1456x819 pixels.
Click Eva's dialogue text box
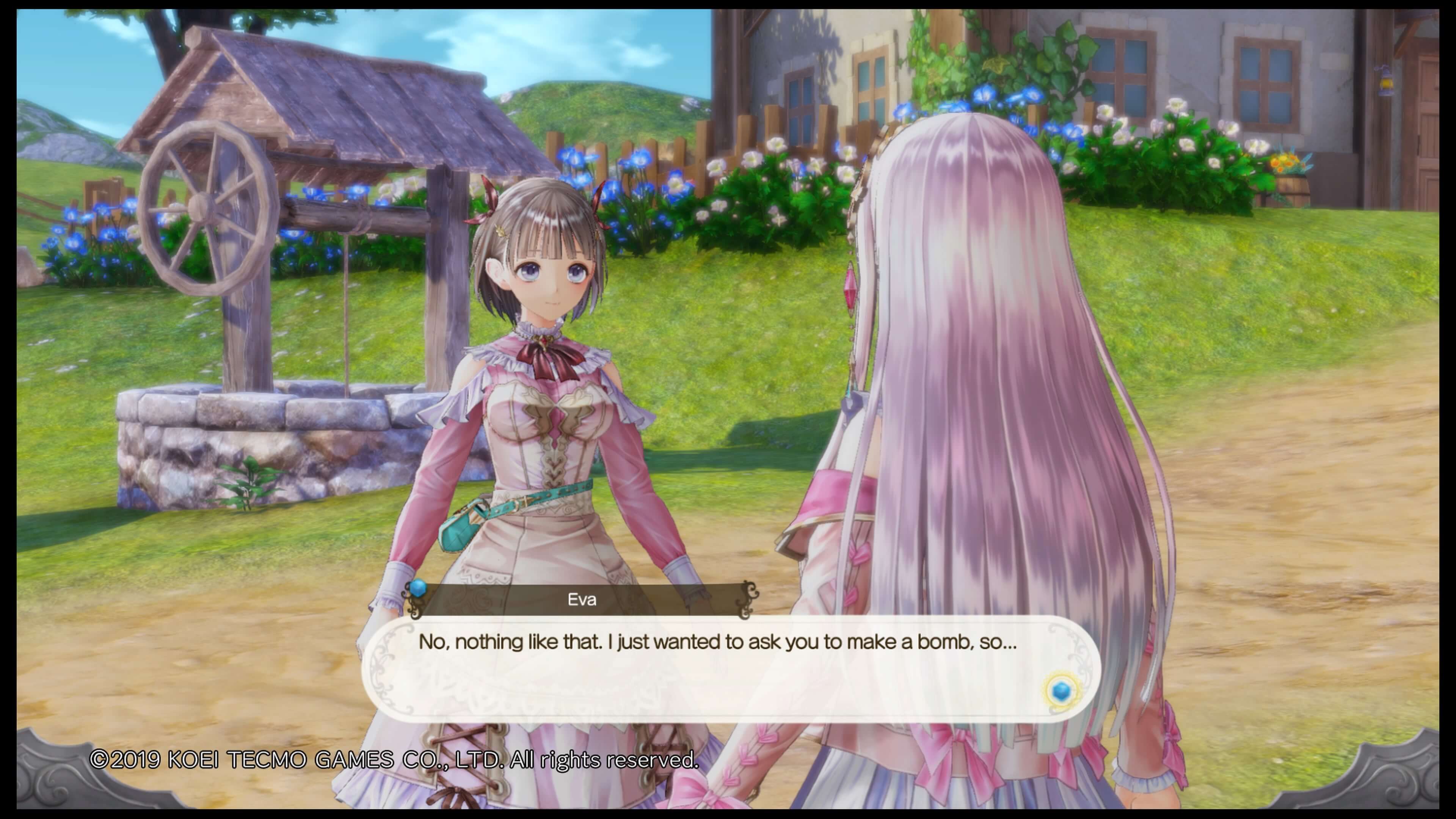[x=718, y=667]
